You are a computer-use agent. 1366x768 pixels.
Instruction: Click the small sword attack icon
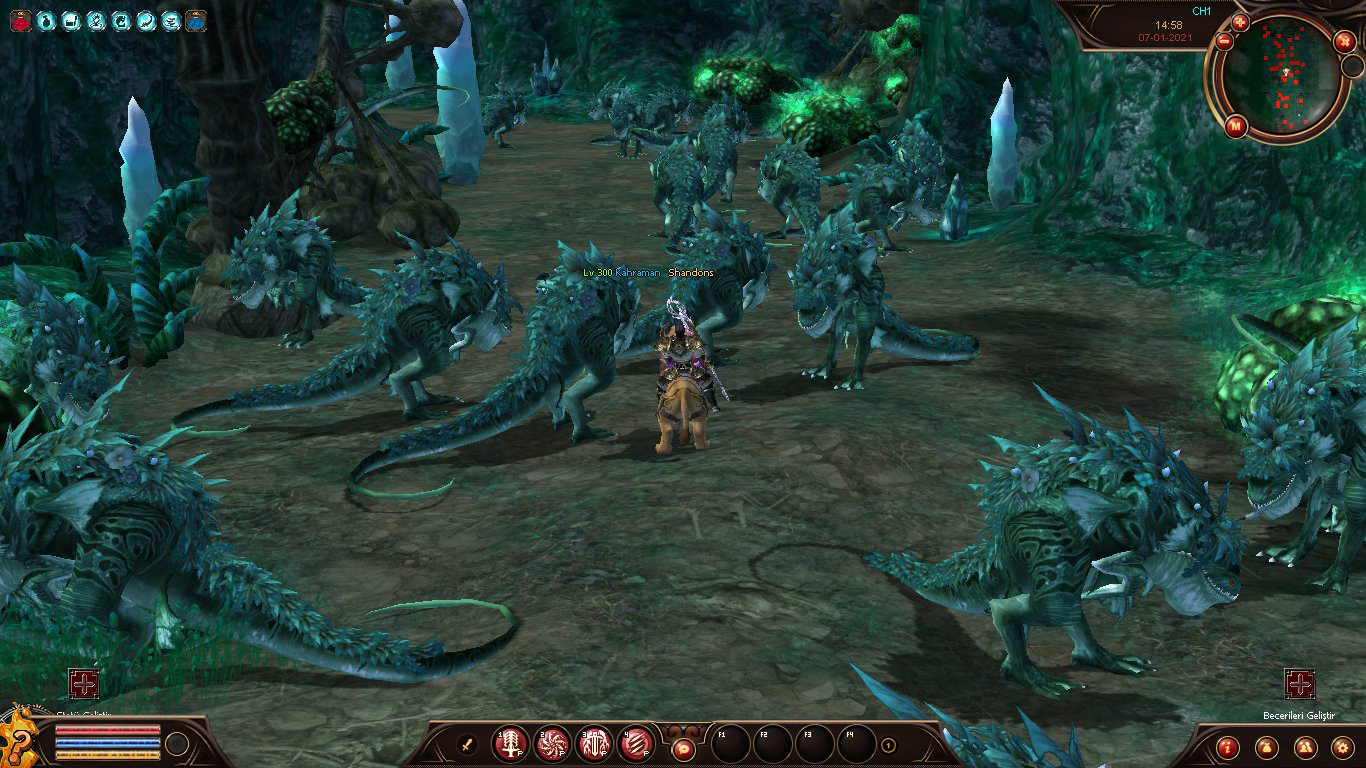point(466,744)
